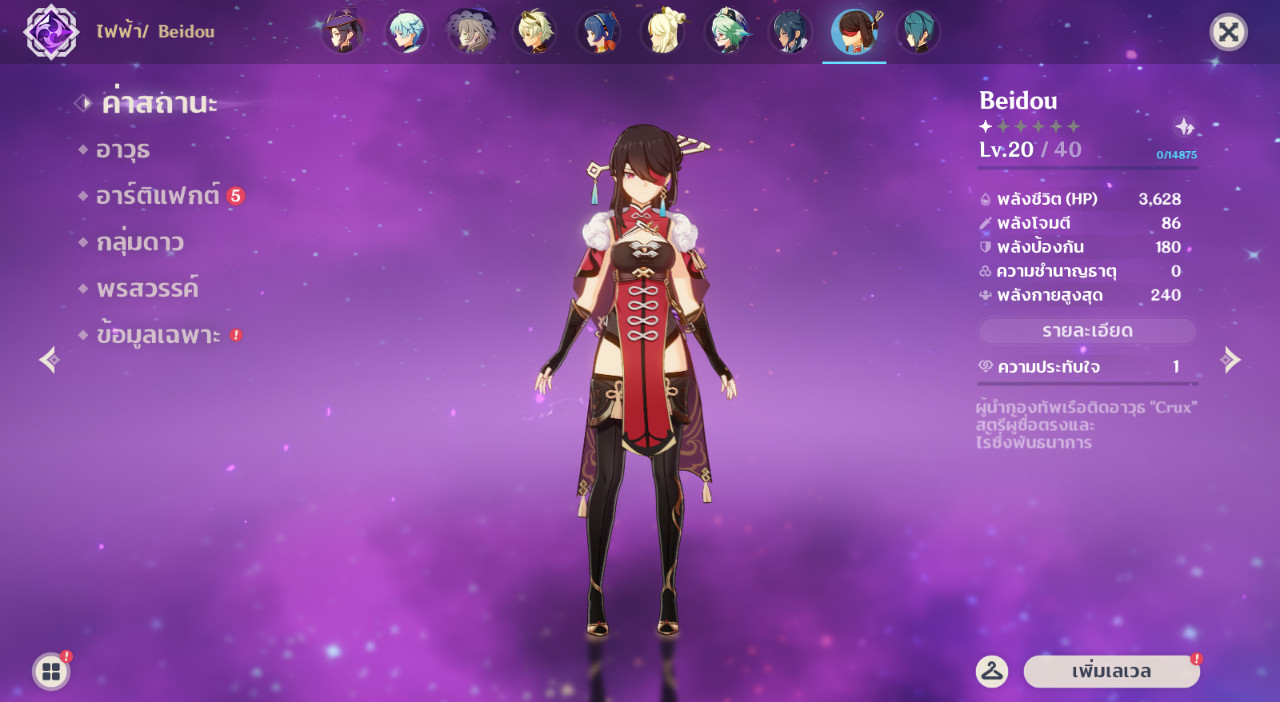Click the เพิ่มเลเวล level up button

click(x=1111, y=671)
